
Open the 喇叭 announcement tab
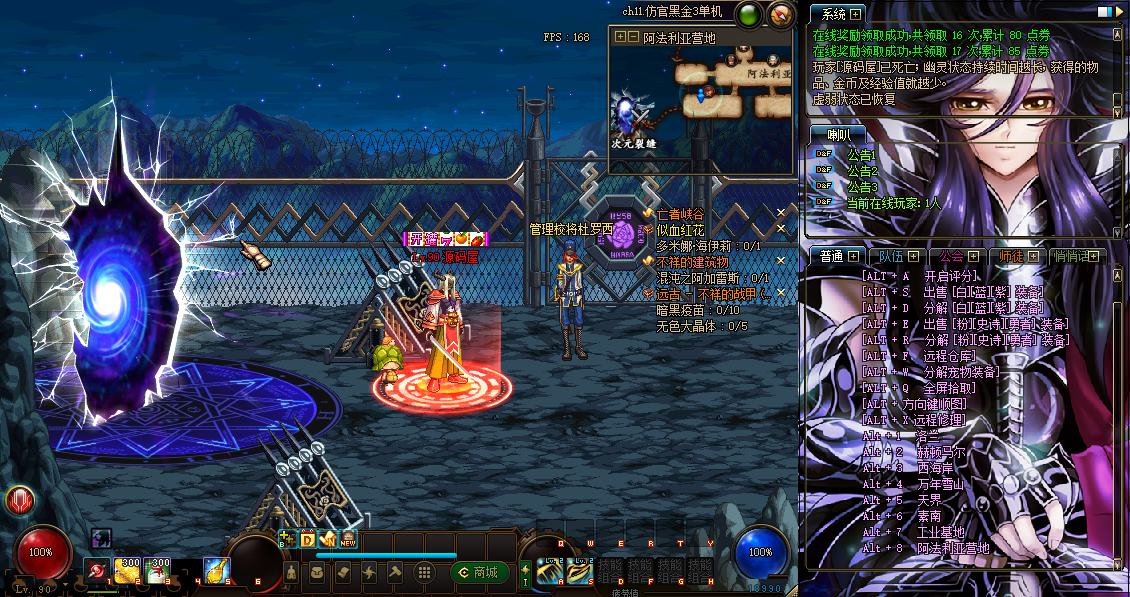(x=839, y=135)
